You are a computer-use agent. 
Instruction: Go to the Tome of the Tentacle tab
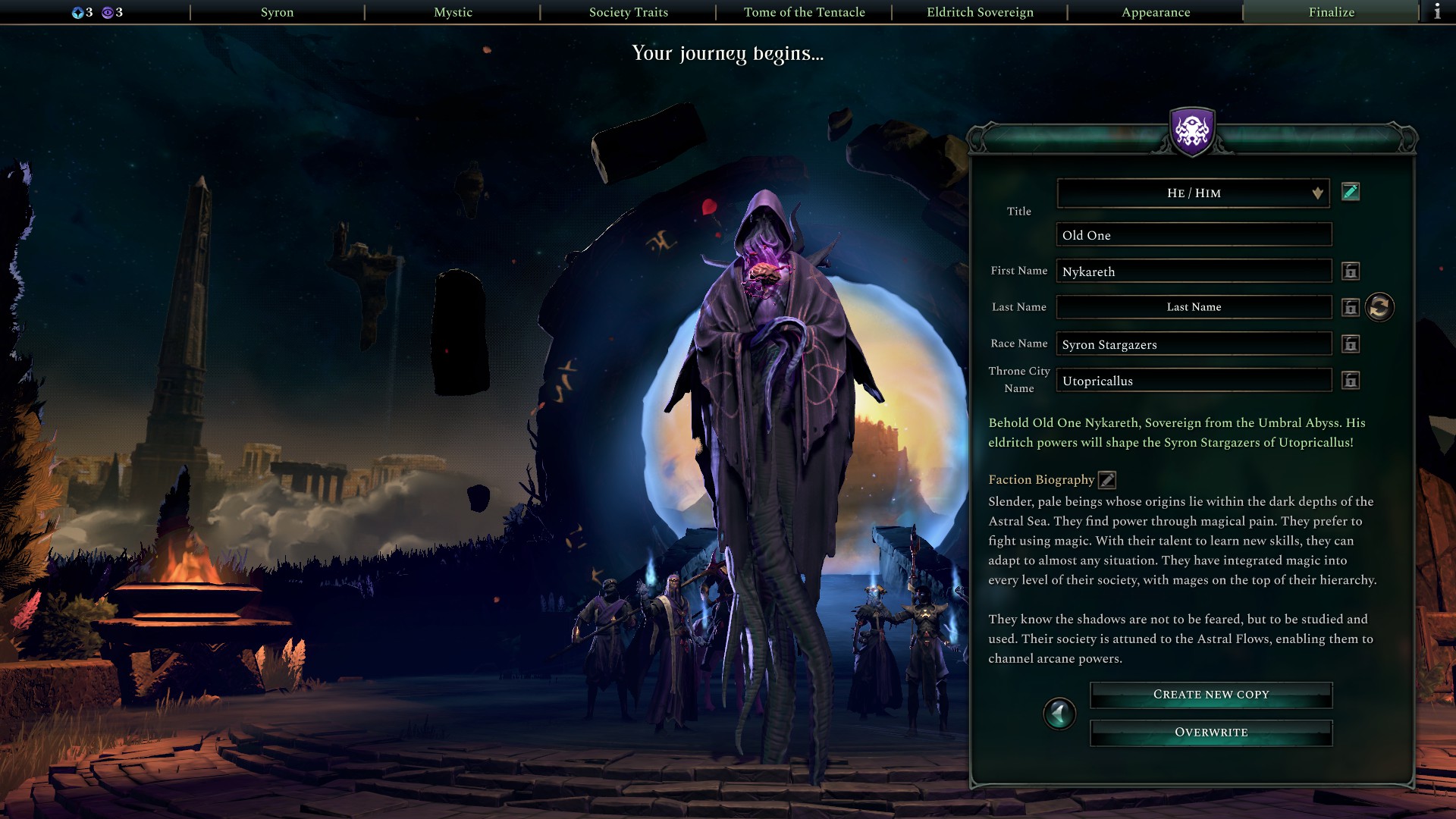pos(805,12)
